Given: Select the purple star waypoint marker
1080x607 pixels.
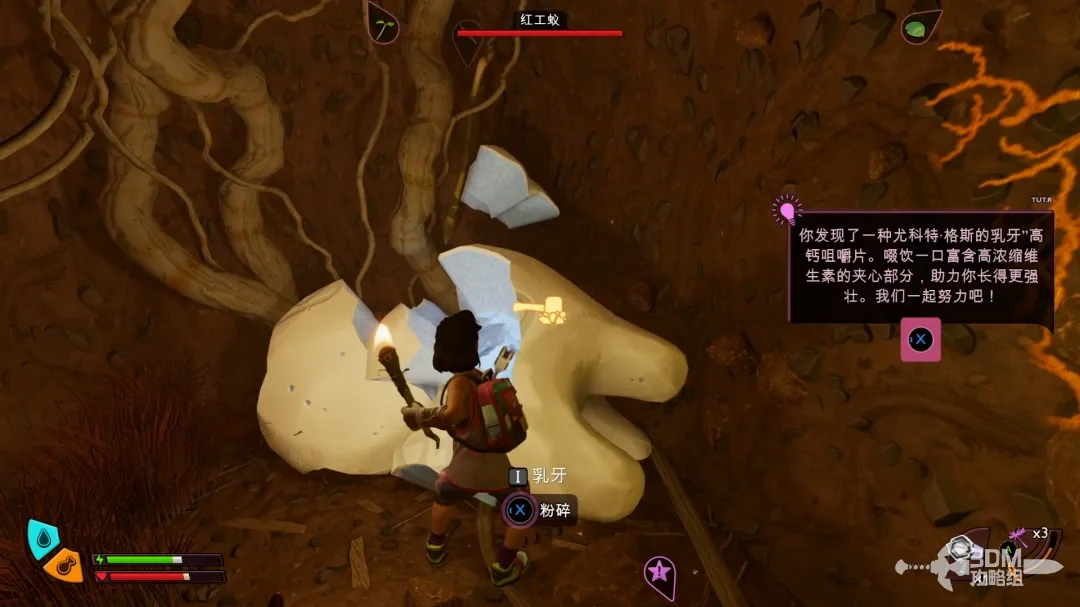Looking at the screenshot, I should click(x=658, y=573).
